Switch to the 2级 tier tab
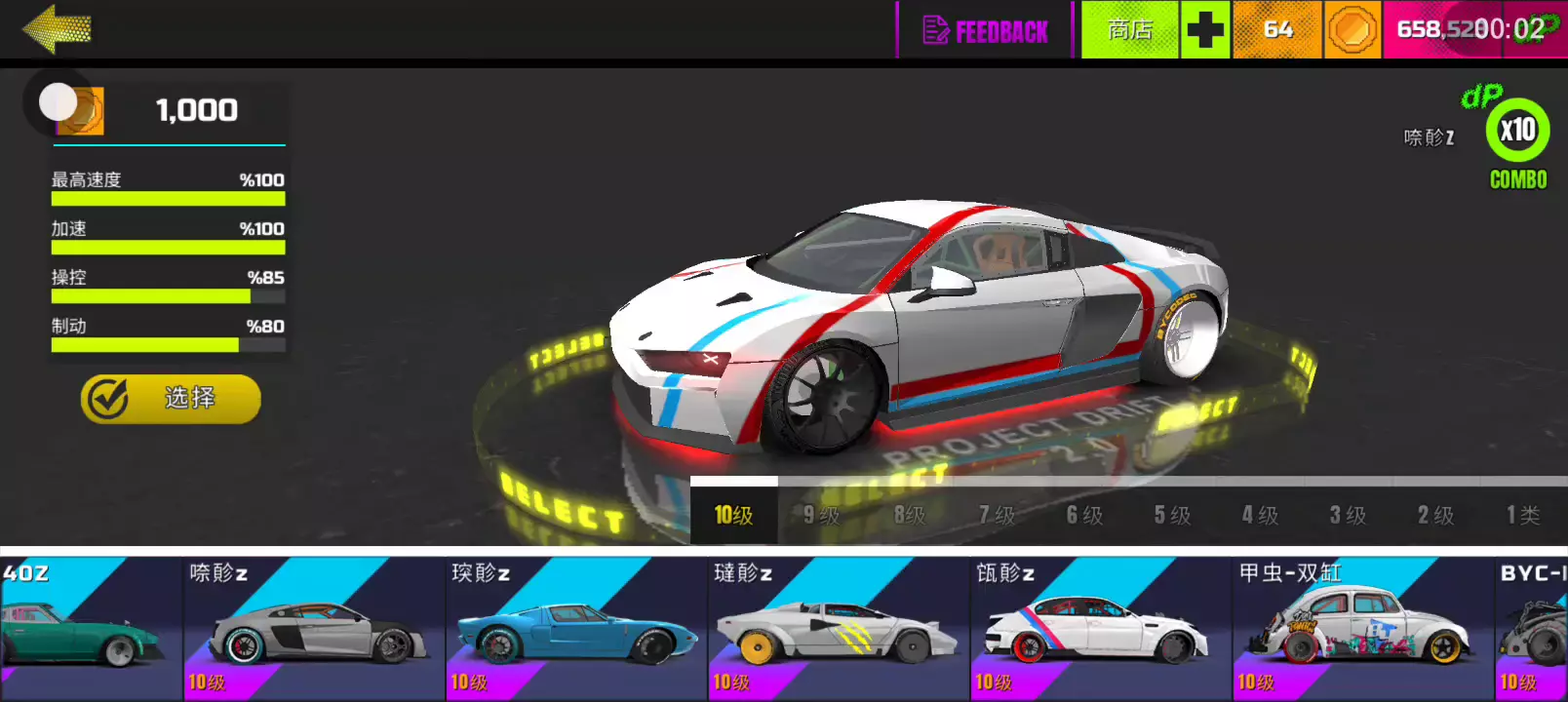1568x702 pixels. [1435, 515]
